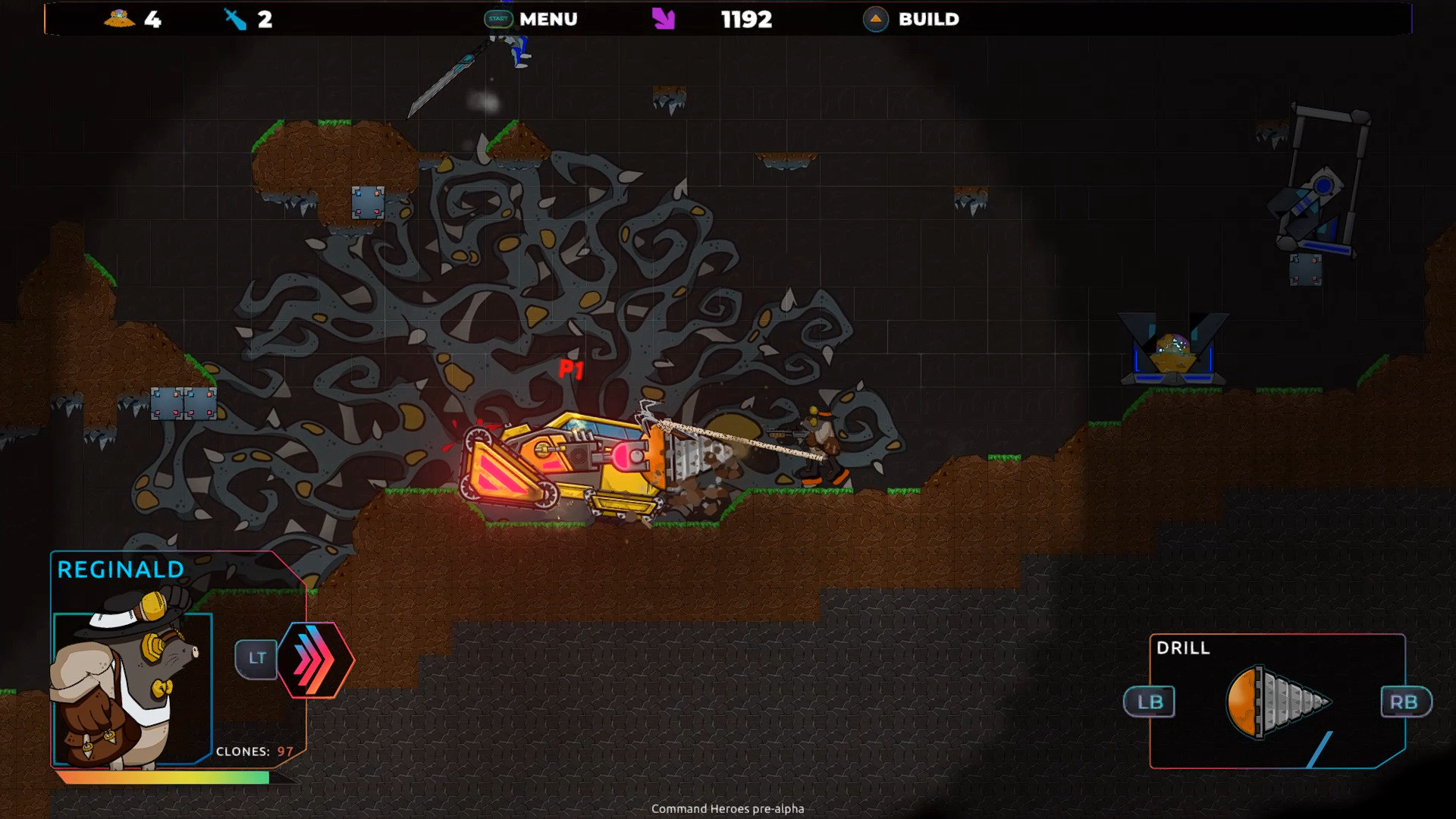Viewport: 1456px width, 819px height.
Task: Click the purple arrow icon next to 1192
Action: 661,19
